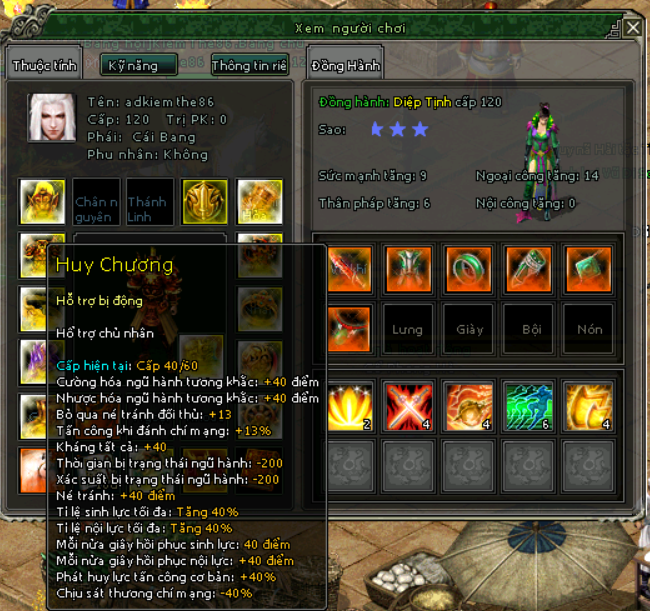Choose the empty Nón companion slot
650x611 pixels.
(x=589, y=329)
